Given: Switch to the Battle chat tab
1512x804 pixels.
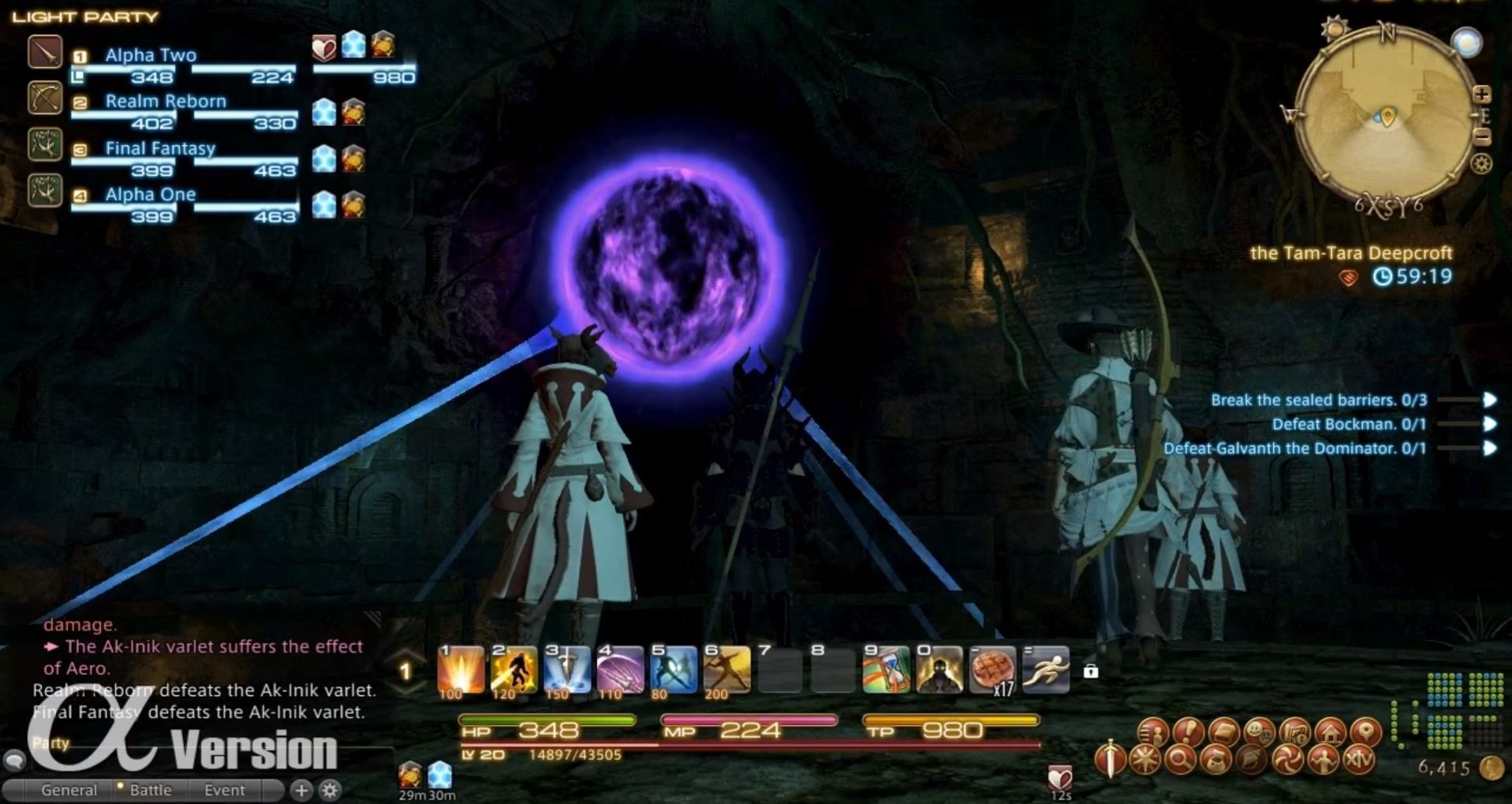Looking at the screenshot, I should tap(150, 790).
